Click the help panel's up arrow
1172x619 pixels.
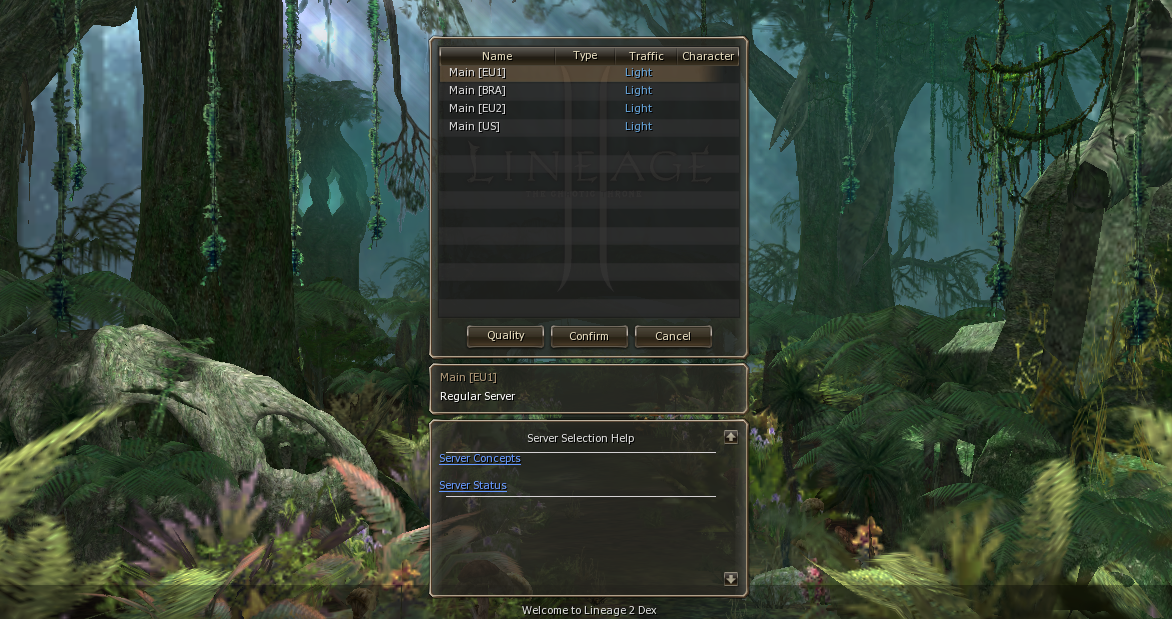pos(731,437)
